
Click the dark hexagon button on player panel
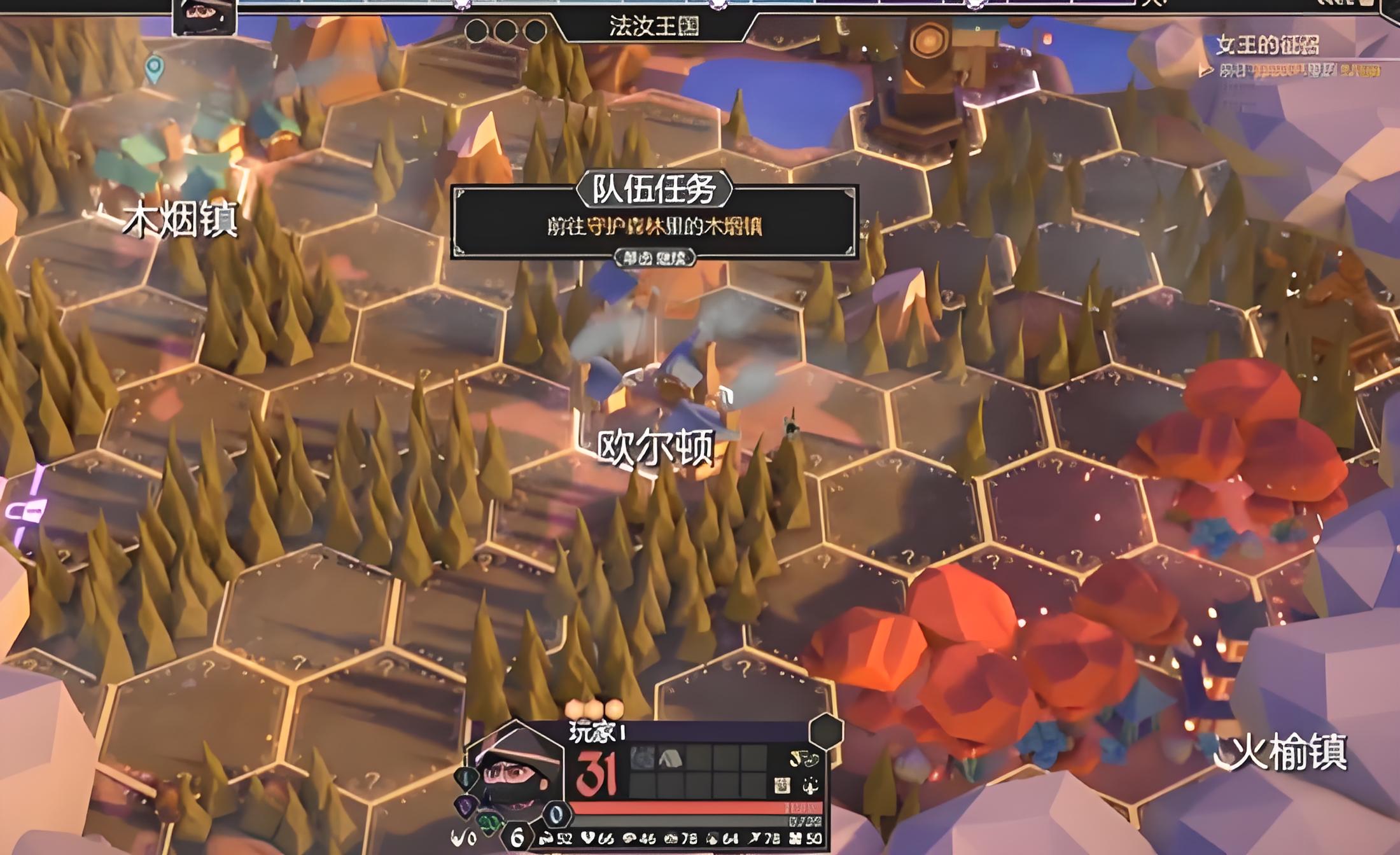click(x=826, y=731)
